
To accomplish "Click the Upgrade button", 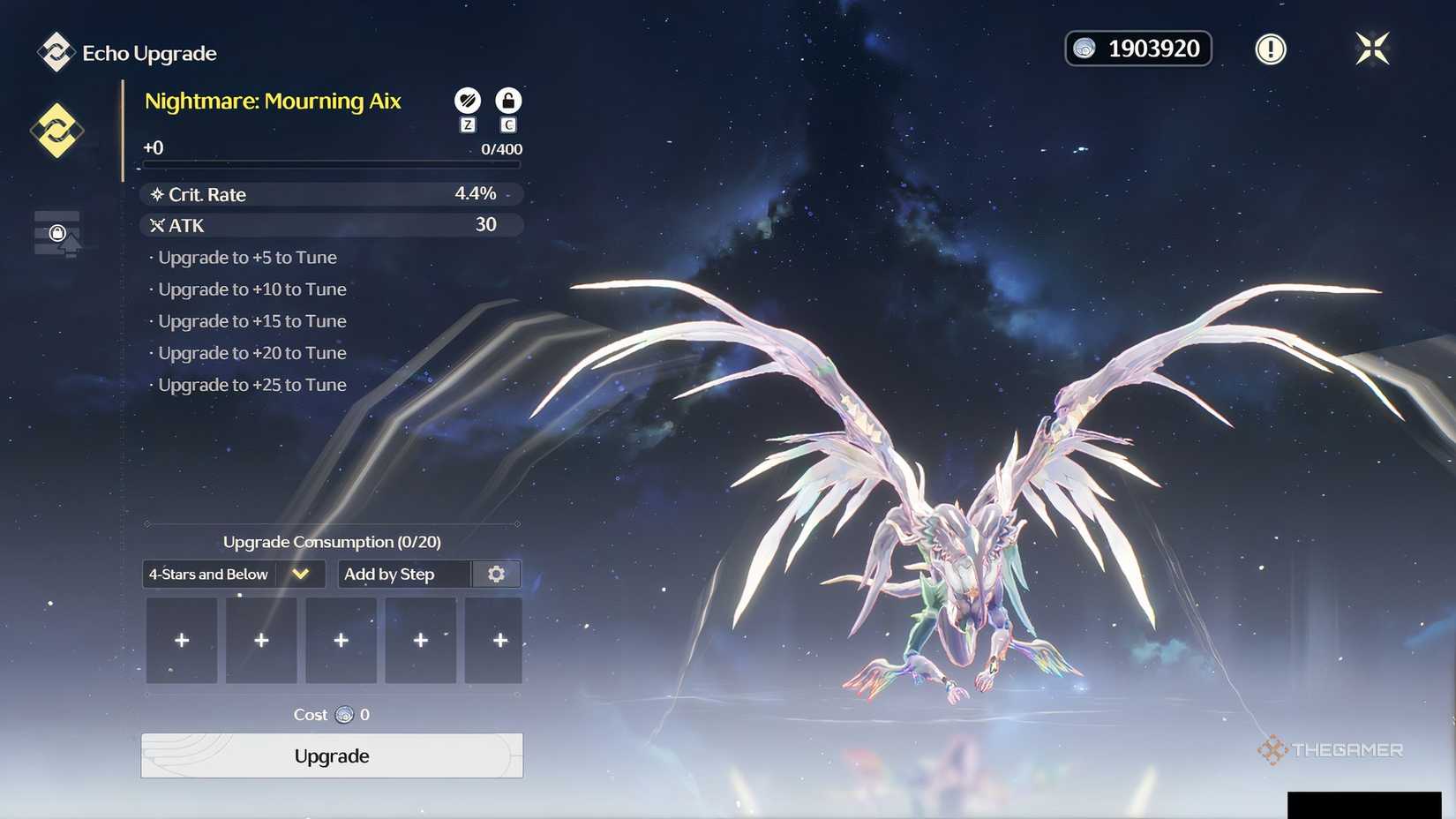I will pyautogui.click(x=332, y=755).
